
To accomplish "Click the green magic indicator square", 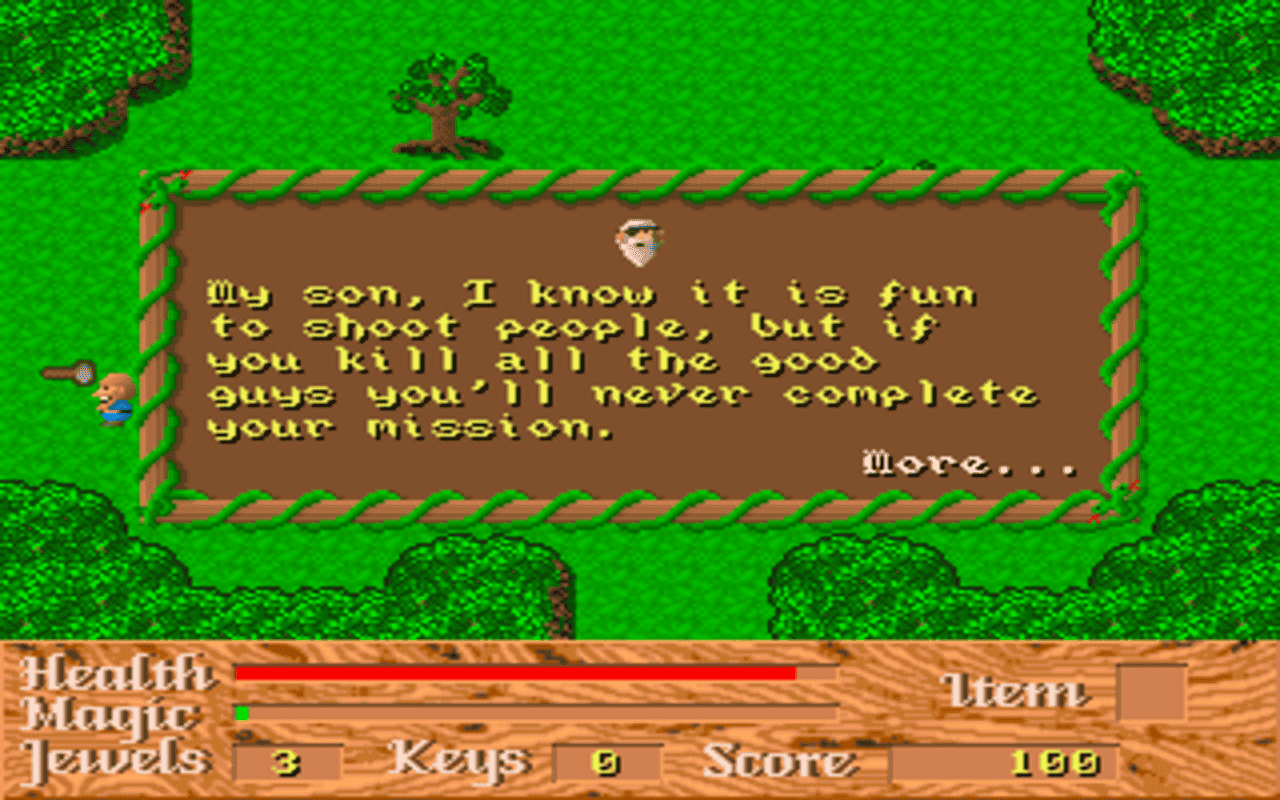I will [x=240, y=712].
